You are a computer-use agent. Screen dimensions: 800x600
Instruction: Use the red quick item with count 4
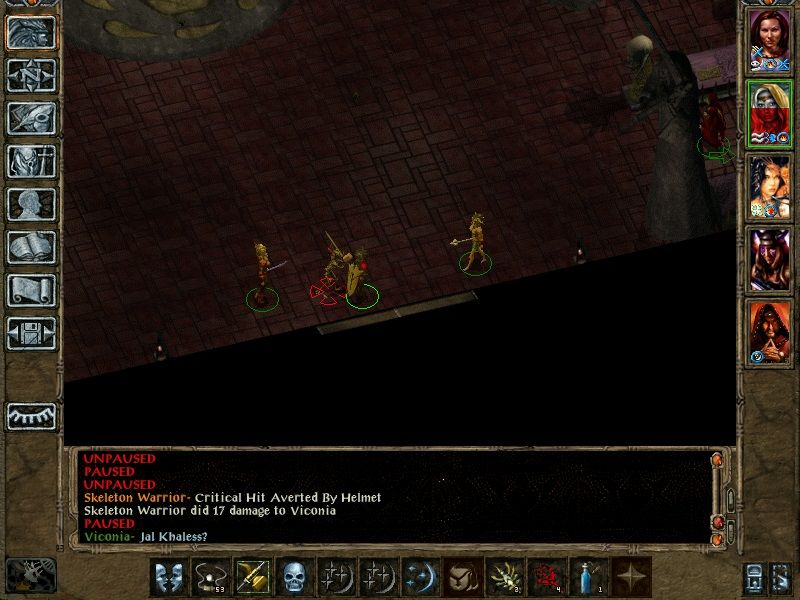546,577
